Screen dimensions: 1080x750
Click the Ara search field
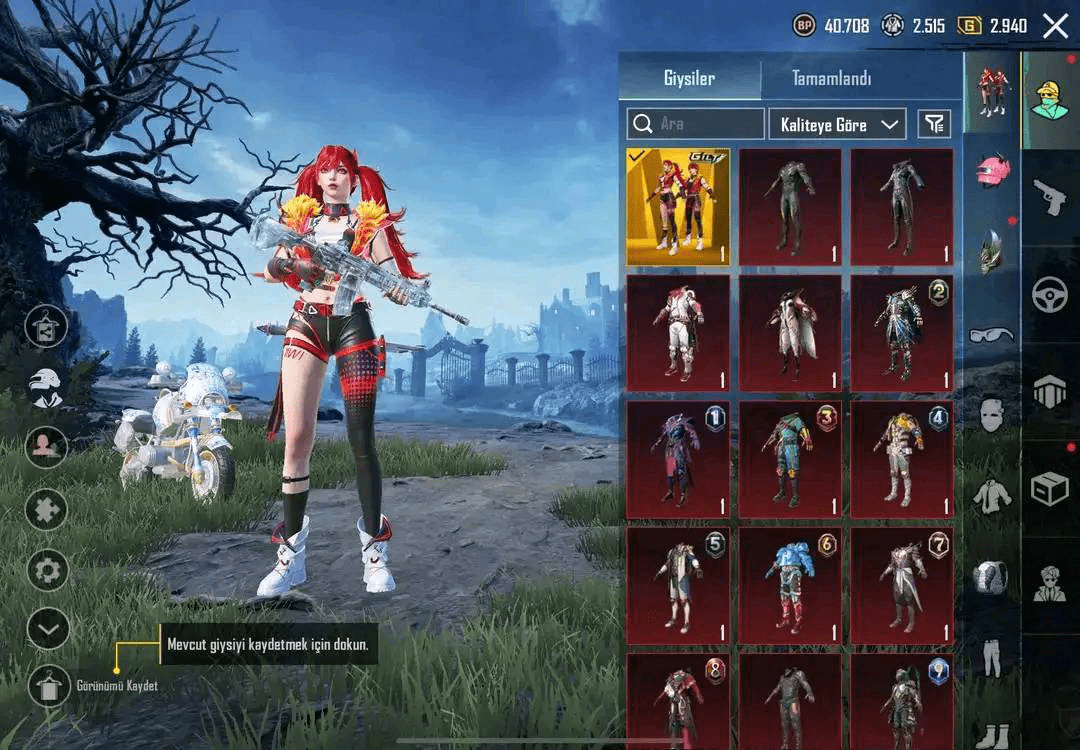[696, 124]
